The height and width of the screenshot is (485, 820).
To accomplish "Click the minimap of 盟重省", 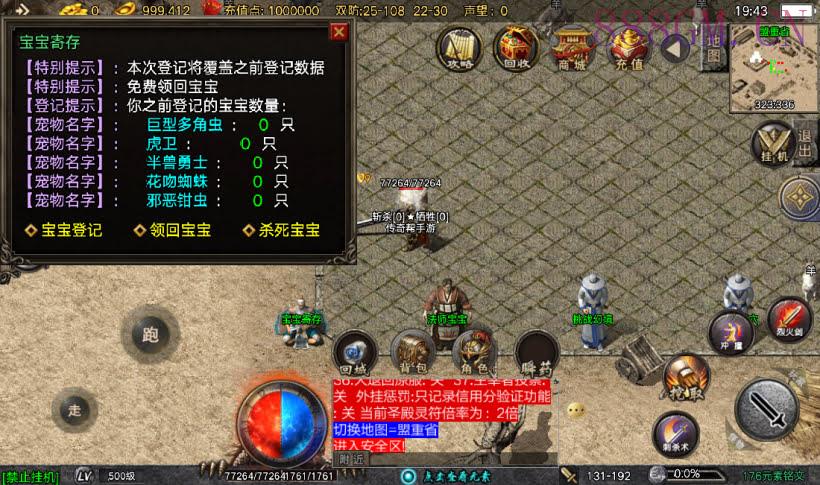I will (773, 68).
